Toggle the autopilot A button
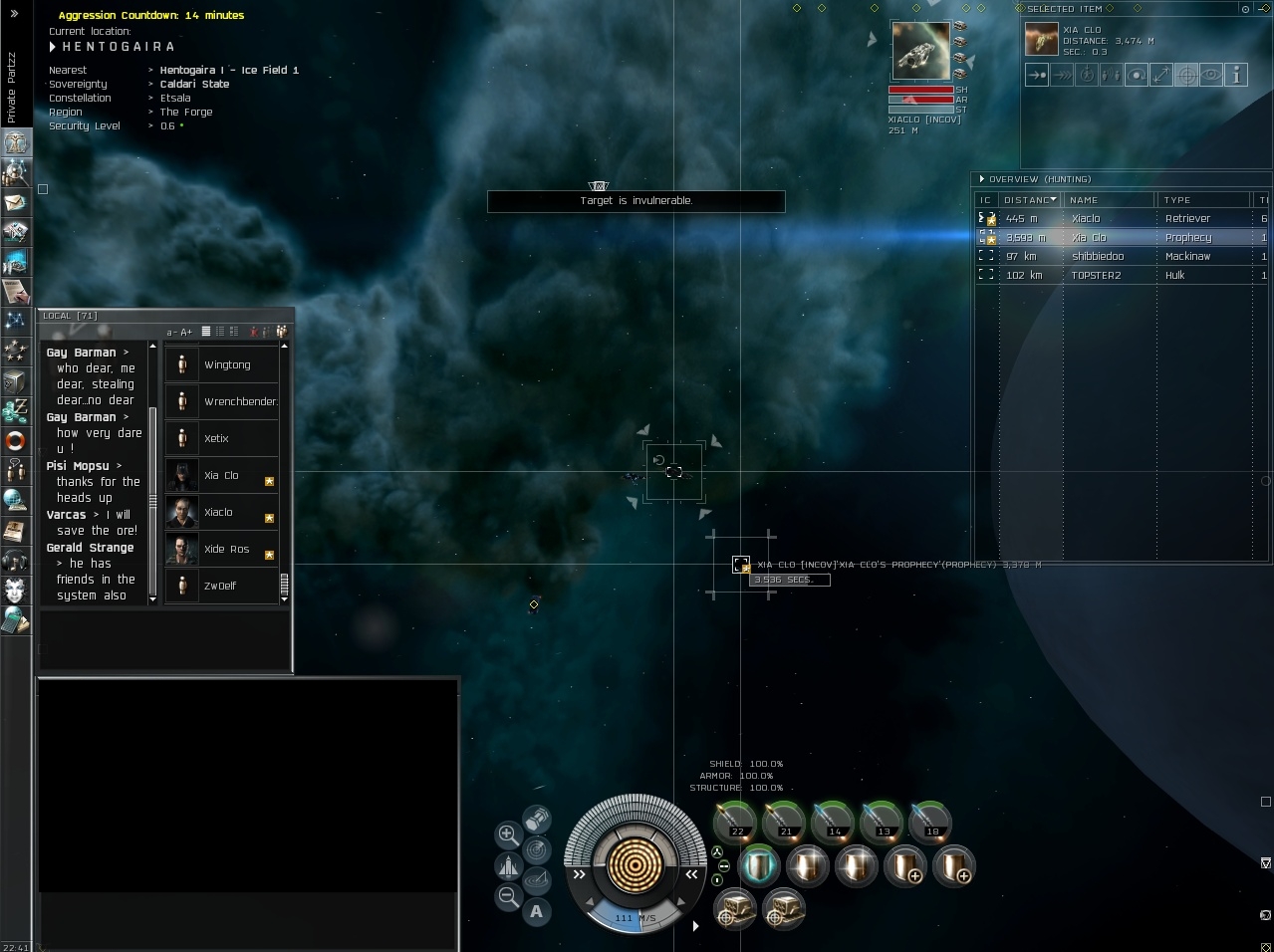The height and width of the screenshot is (952, 1274). click(x=537, y=911)
